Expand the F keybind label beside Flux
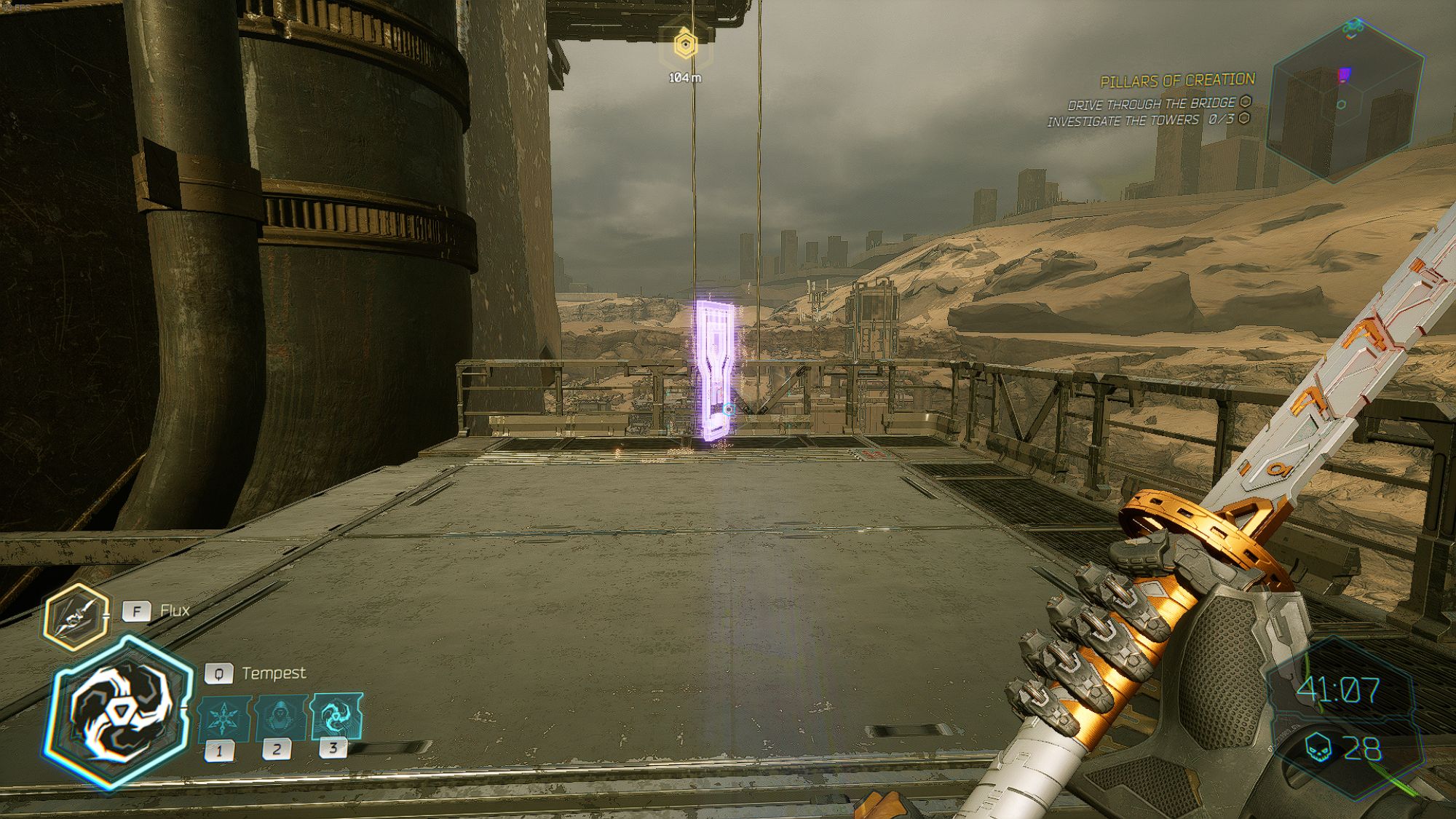 pos(135,612)
